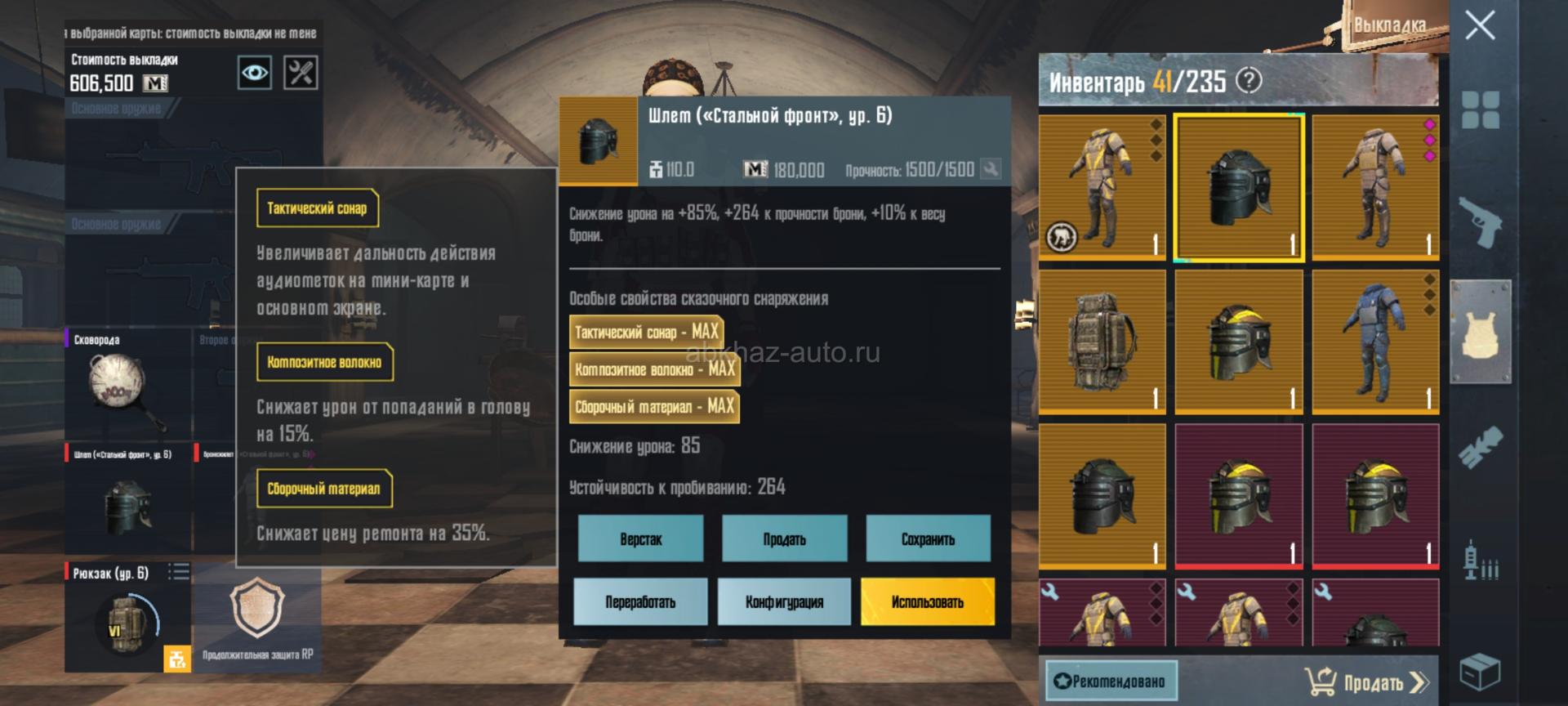Select the Композитное волокно MAX property

[653, 369]
